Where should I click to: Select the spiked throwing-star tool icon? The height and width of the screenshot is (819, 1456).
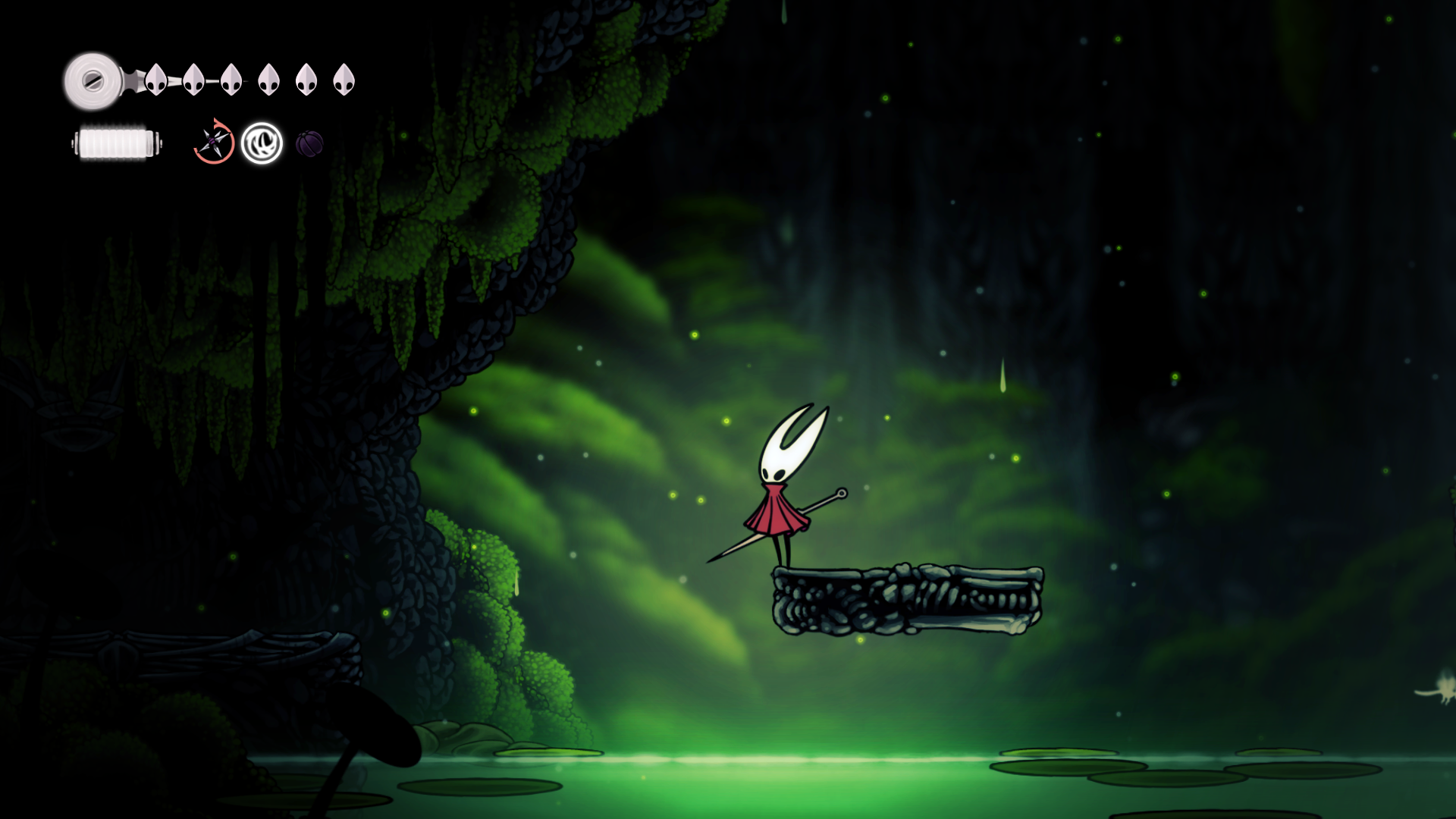[214, 142]
